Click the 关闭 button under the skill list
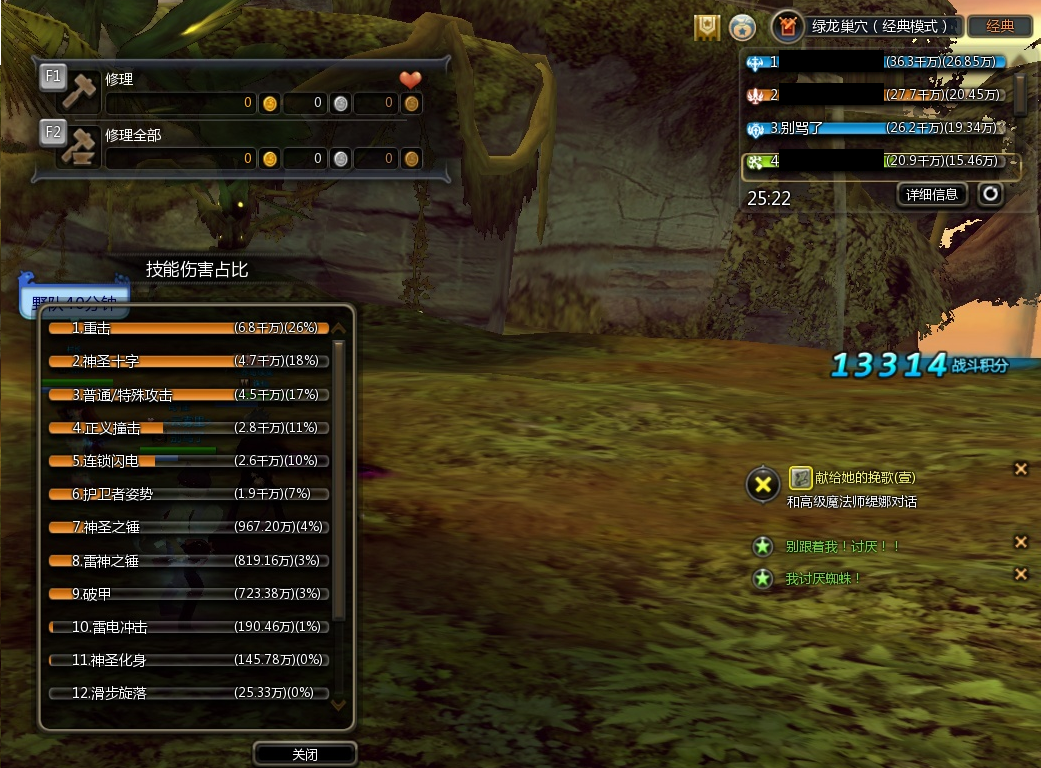The width and height of the screenshot is (1041, 768). [x=305, y=754]
